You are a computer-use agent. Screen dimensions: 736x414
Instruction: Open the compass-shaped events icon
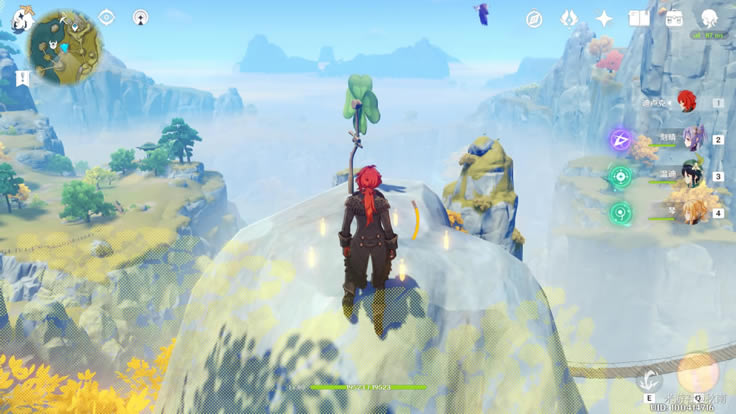534,19
